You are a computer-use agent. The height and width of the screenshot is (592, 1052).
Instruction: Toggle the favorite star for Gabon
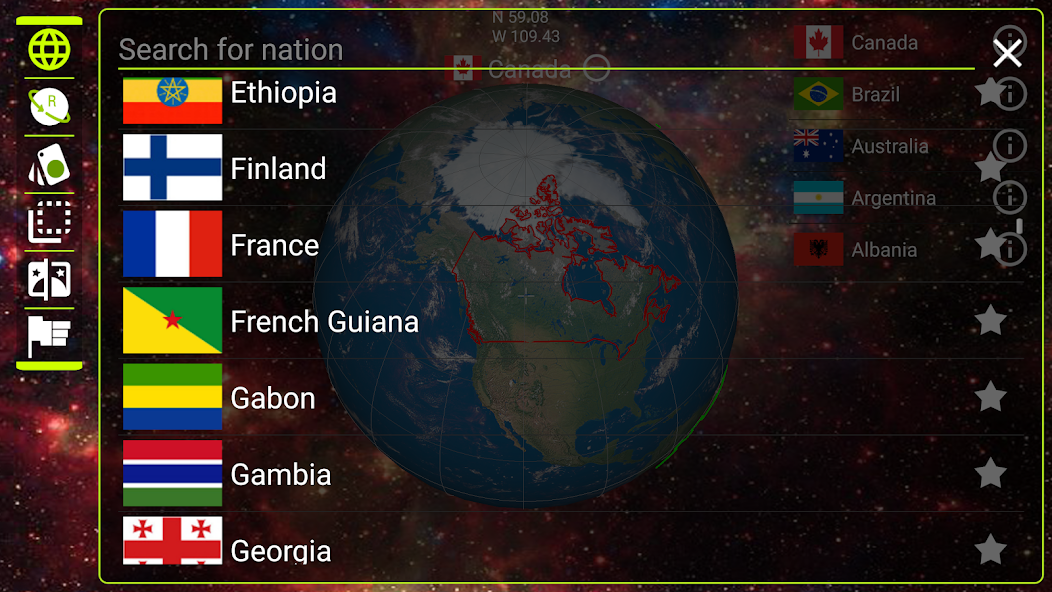tap(990, 397)
